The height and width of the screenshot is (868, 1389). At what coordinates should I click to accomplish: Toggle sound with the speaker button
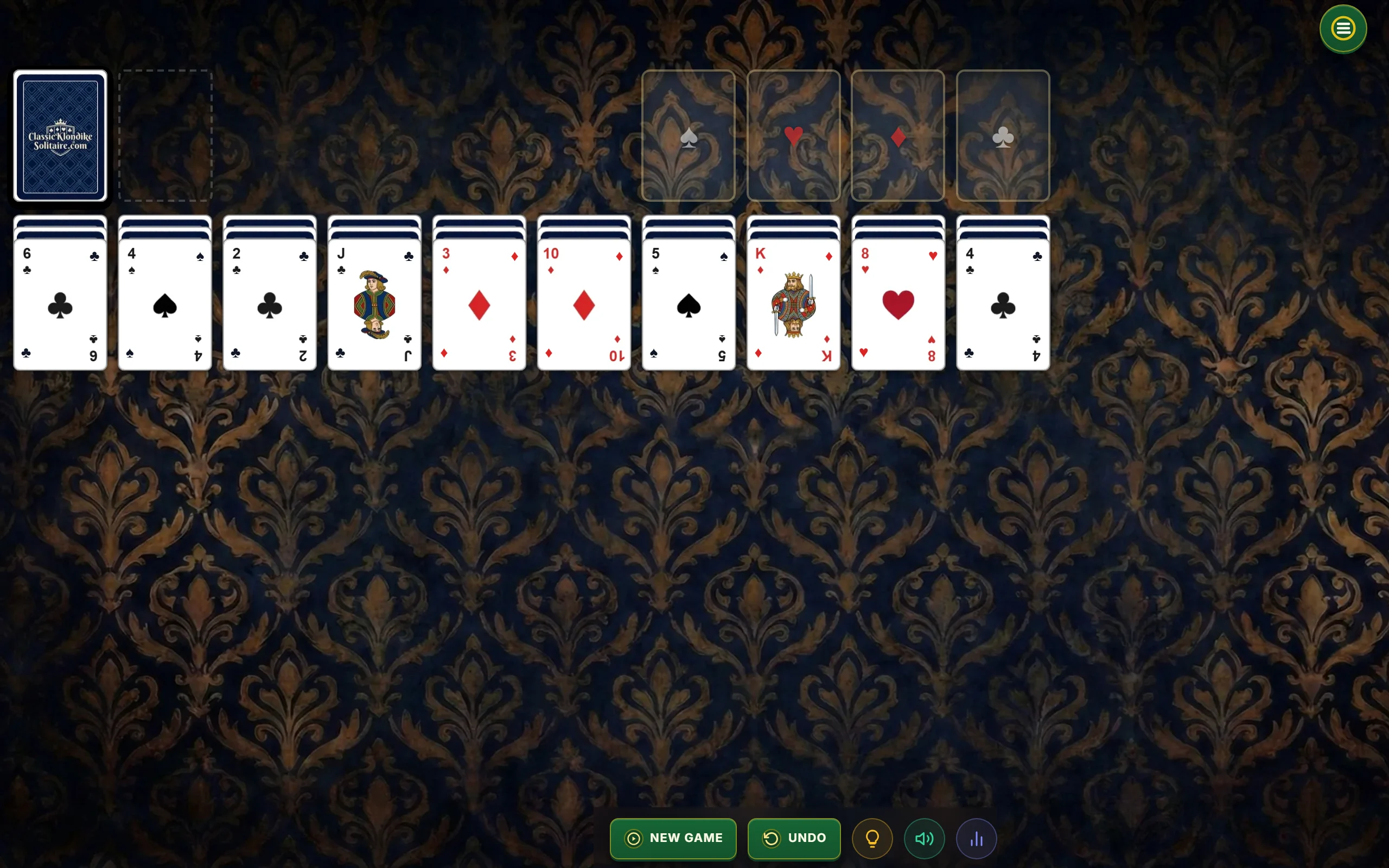click(924, 839)
